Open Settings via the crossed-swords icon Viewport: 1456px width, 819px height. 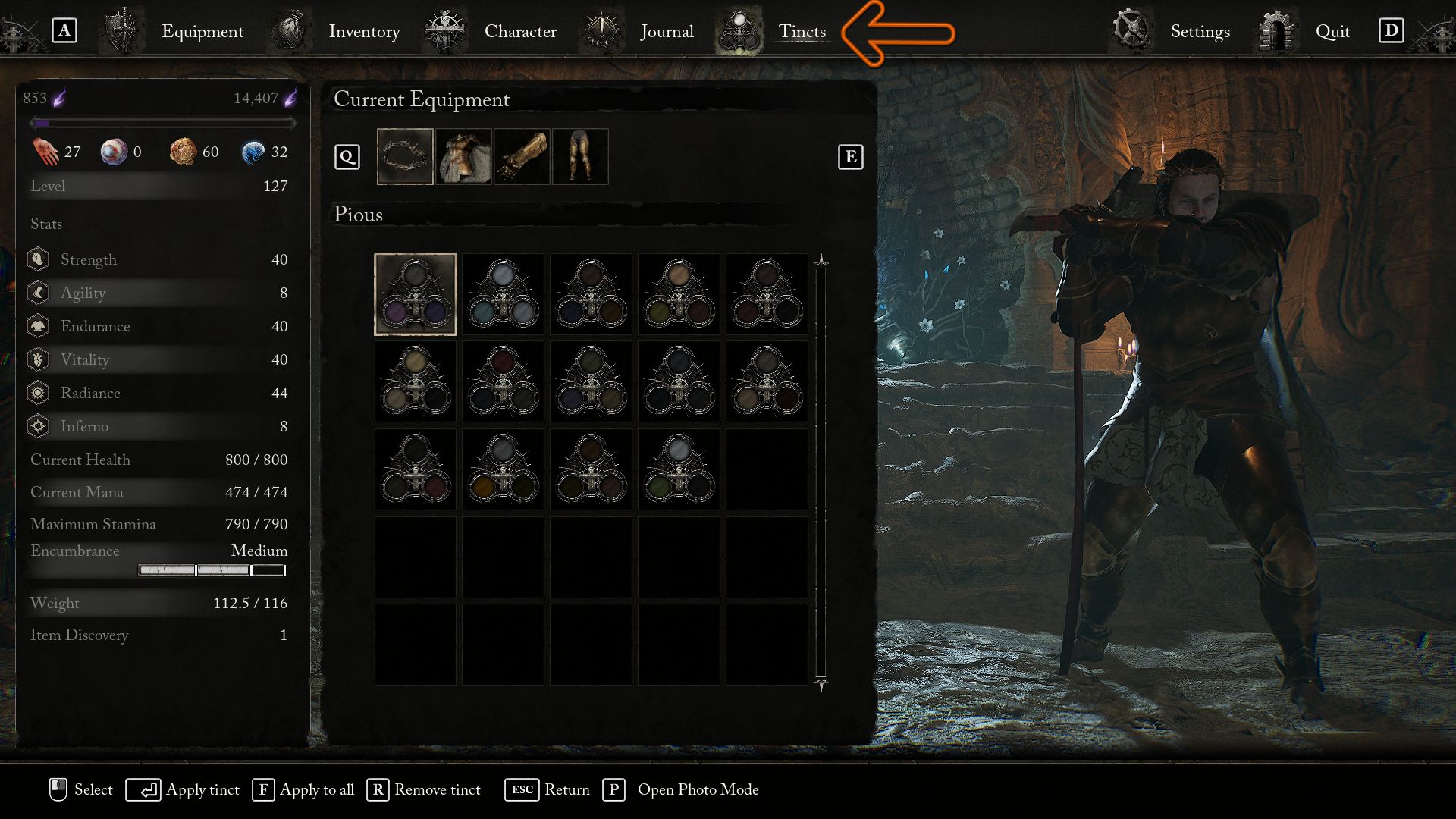click(x=1129, y=30)
